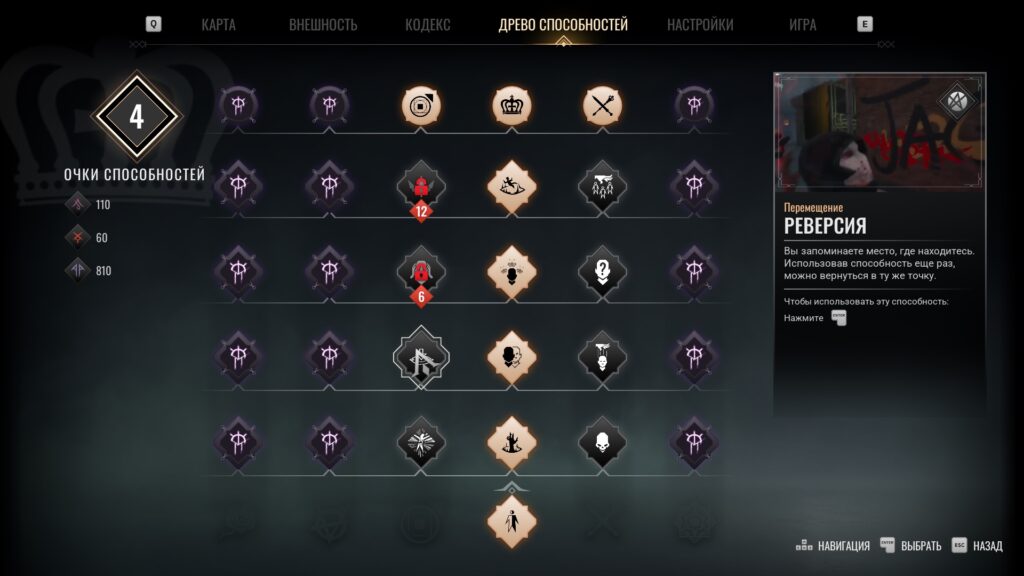This screenshot has height=576, width=1024.
Task: Select the white skull ability node
Action: click(x=603, y=441)
